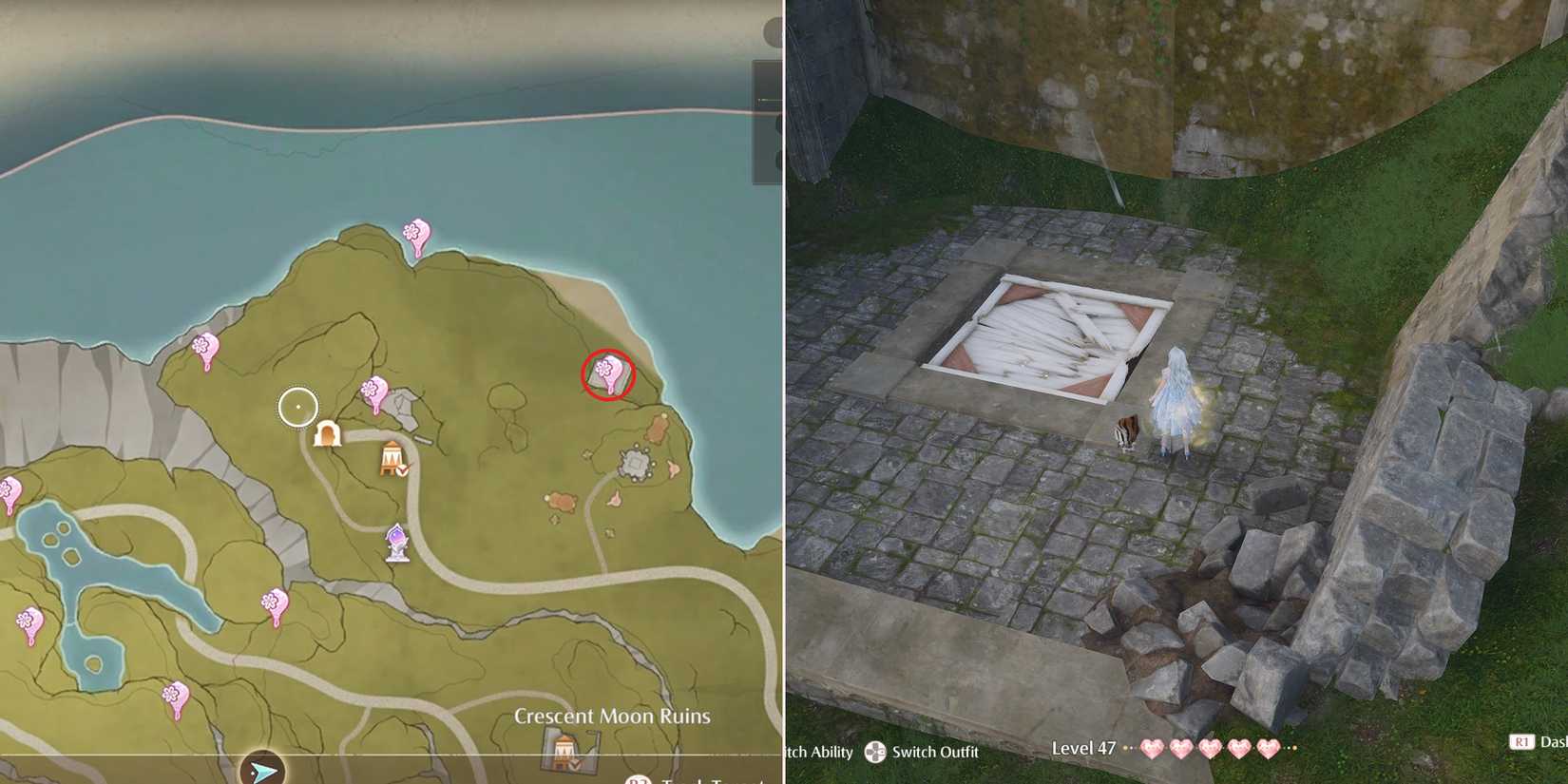The height and width of the screenshot is (784, 1568).
Task: Toggle the checkmark on the campsite map icon
Action: pos(402,470)
